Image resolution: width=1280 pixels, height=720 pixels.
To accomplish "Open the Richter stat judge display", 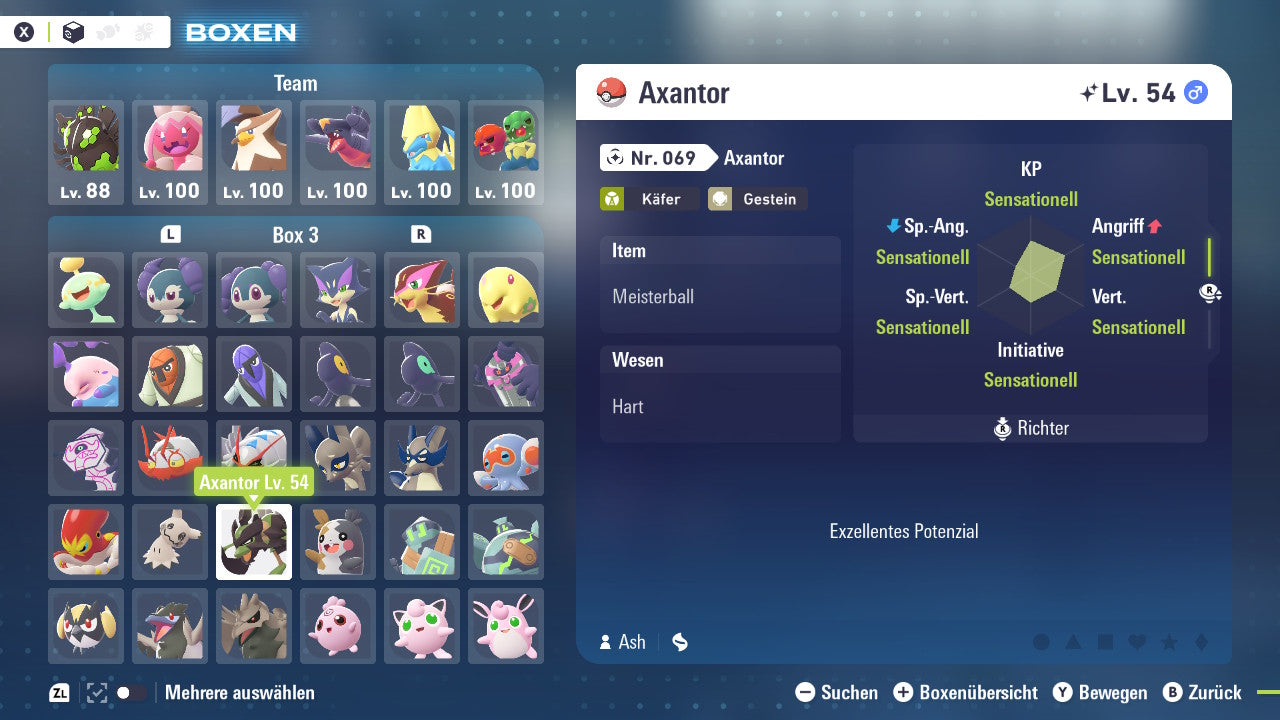I will [x=1029, y=428].
